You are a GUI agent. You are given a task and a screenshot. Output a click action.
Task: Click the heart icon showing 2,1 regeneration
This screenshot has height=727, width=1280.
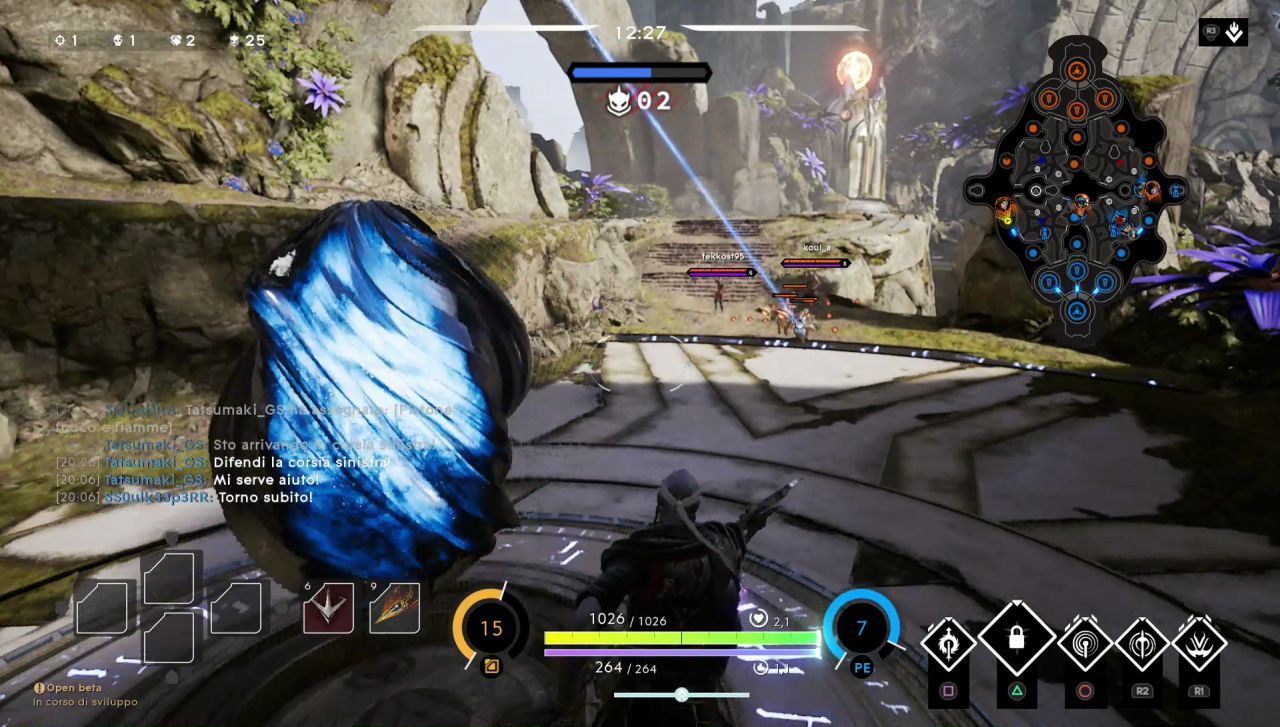coord(760,619)
